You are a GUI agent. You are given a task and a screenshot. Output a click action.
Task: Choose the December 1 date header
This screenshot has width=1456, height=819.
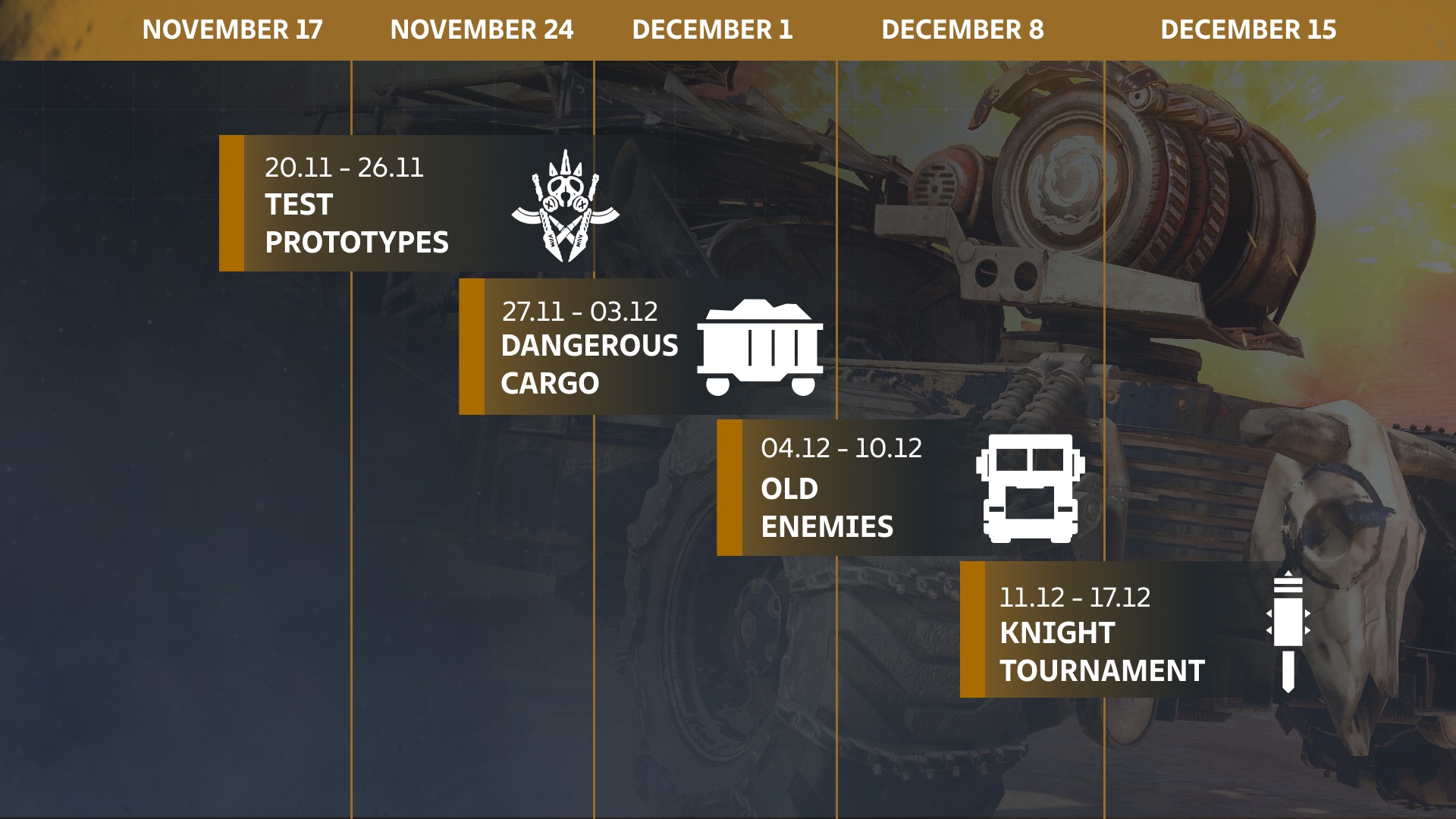(712, 30)
